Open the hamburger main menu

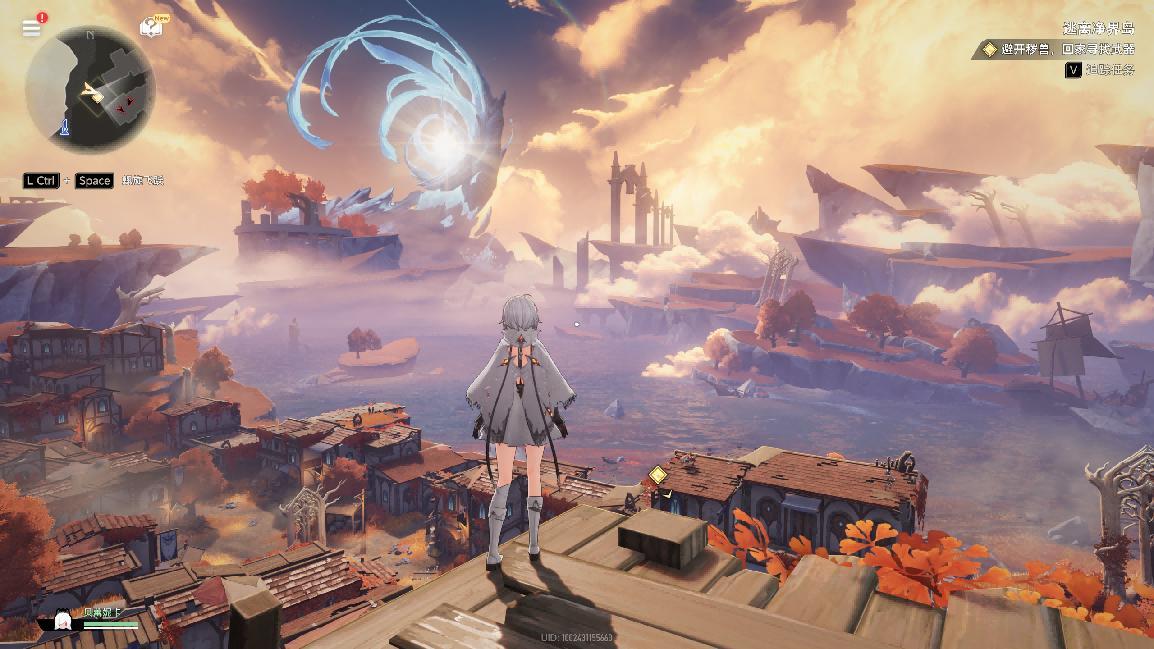click(31, 28)
